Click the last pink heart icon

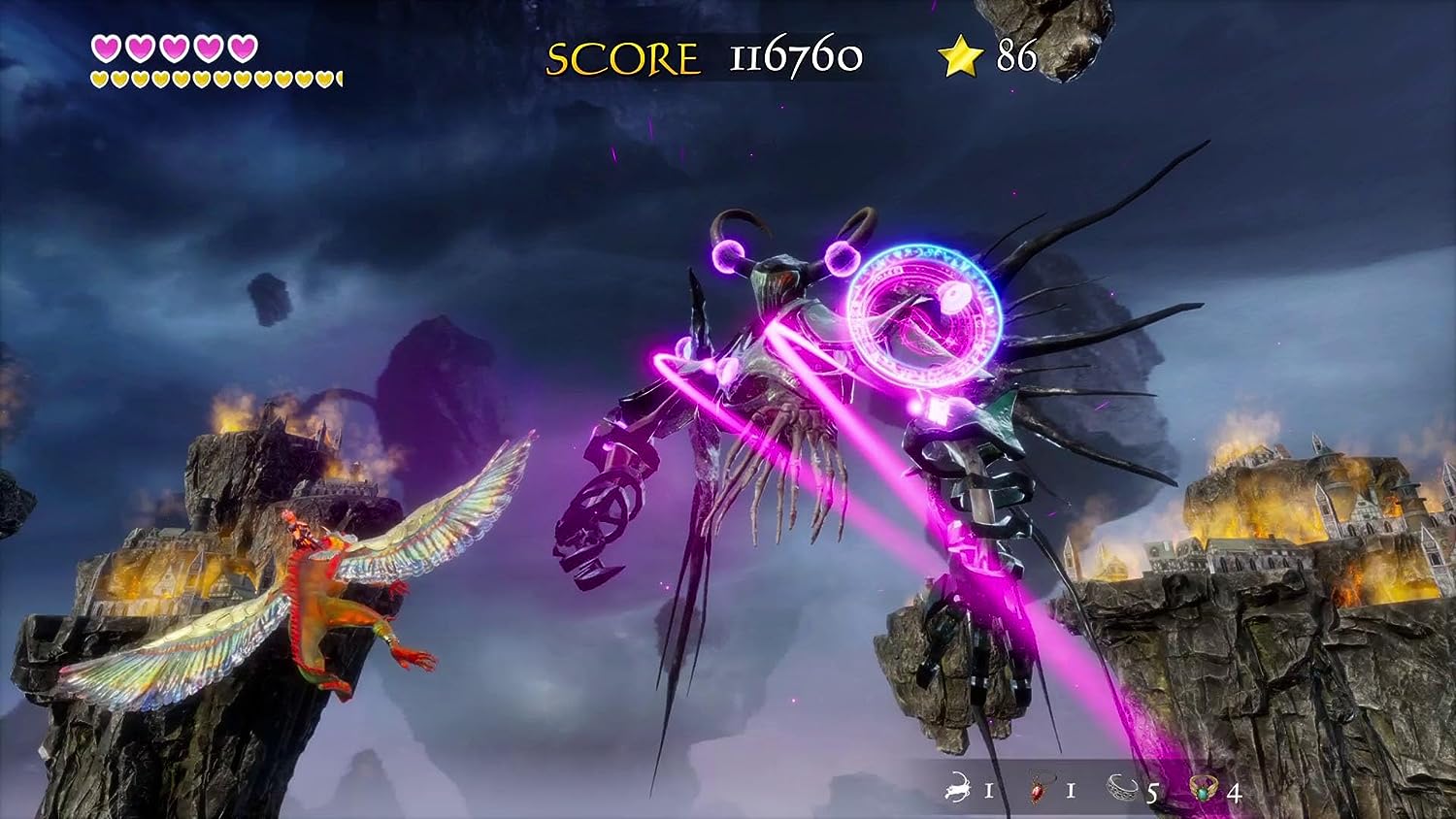click(243, 49)
